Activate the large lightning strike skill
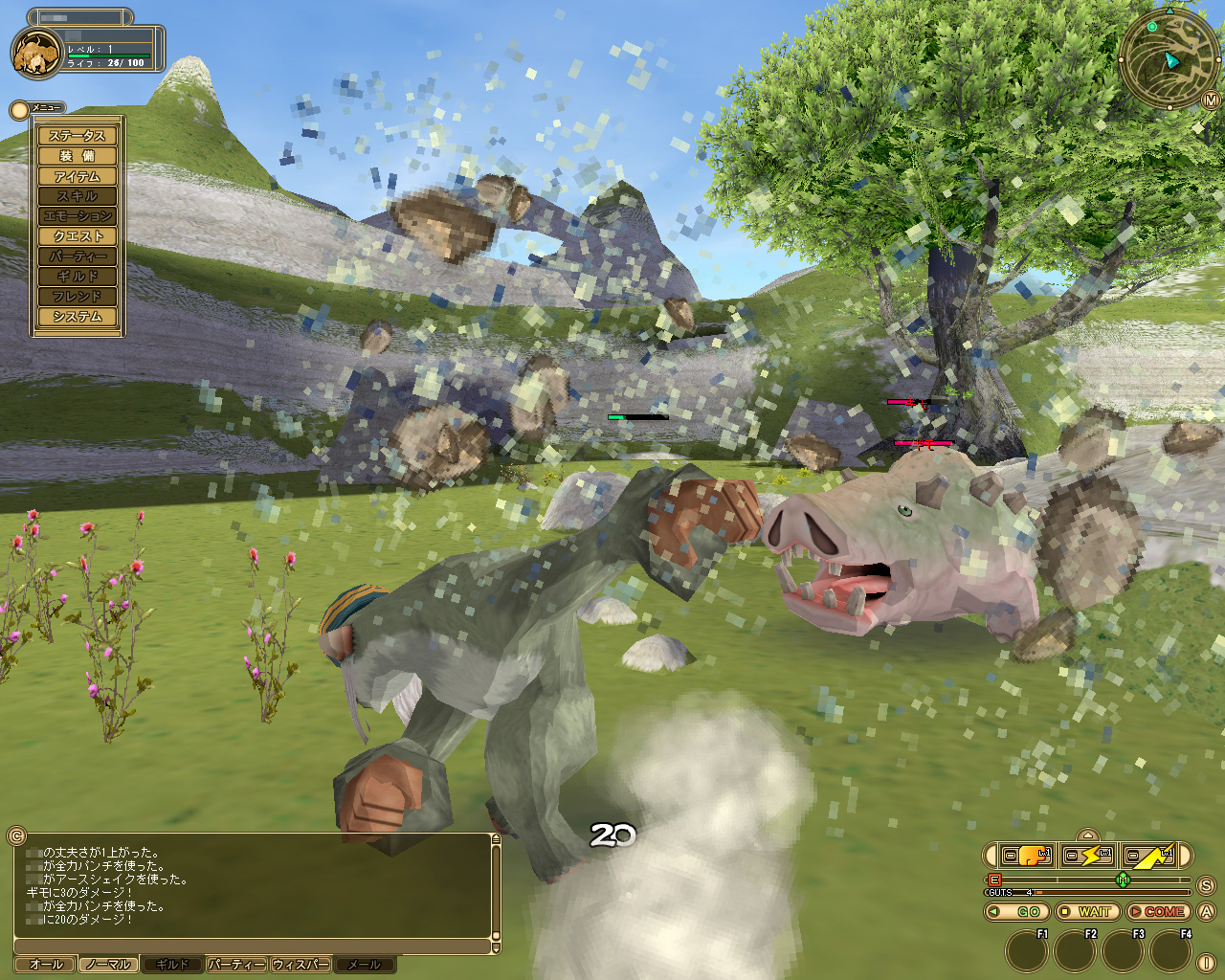Image resolution: width=1225 pixels, height=980 pixels. pyautogui.click(x=1149, y=855)
